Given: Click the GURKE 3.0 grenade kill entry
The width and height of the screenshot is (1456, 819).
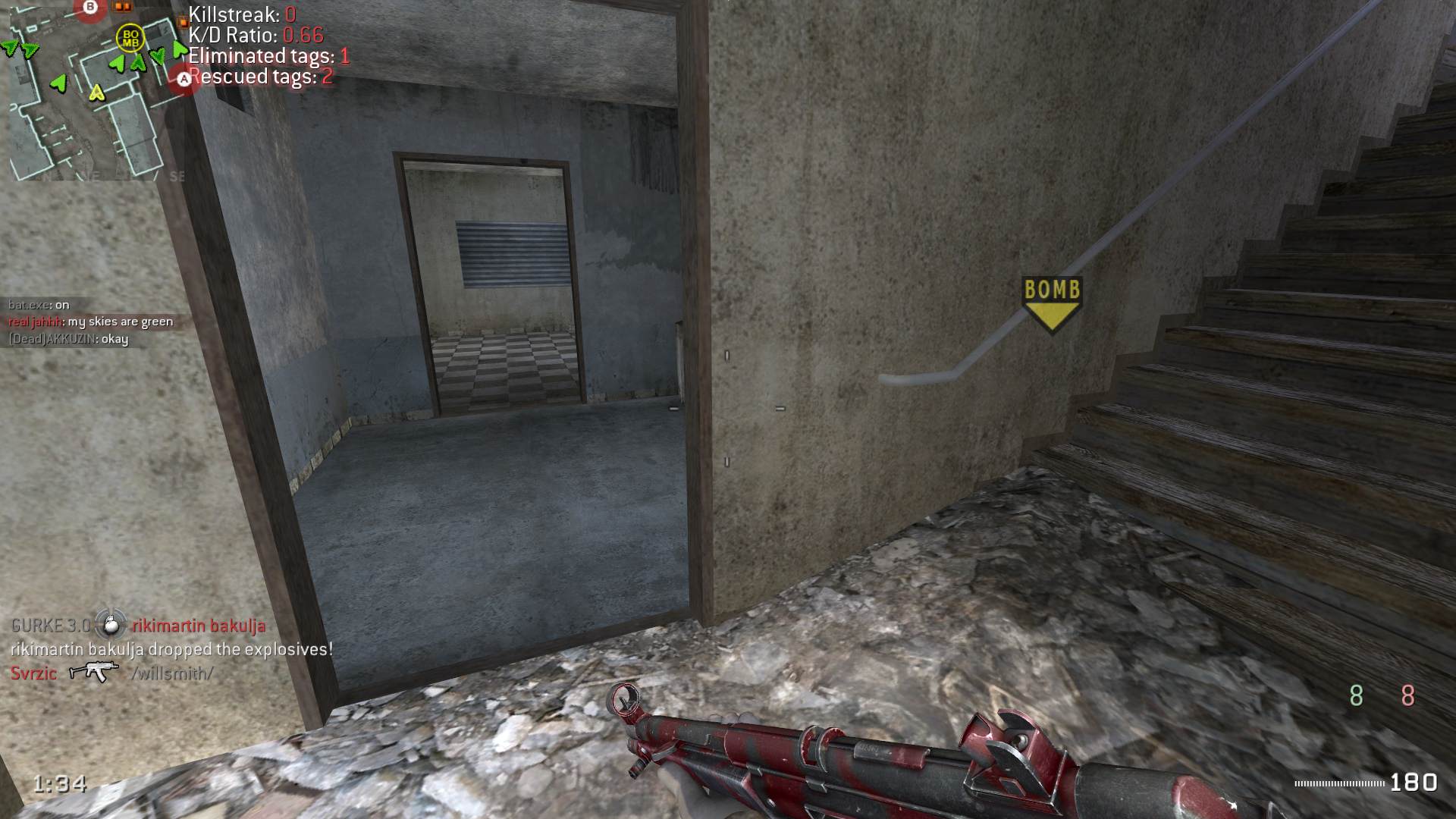Looking at the screenshot, I should (138, 626).
